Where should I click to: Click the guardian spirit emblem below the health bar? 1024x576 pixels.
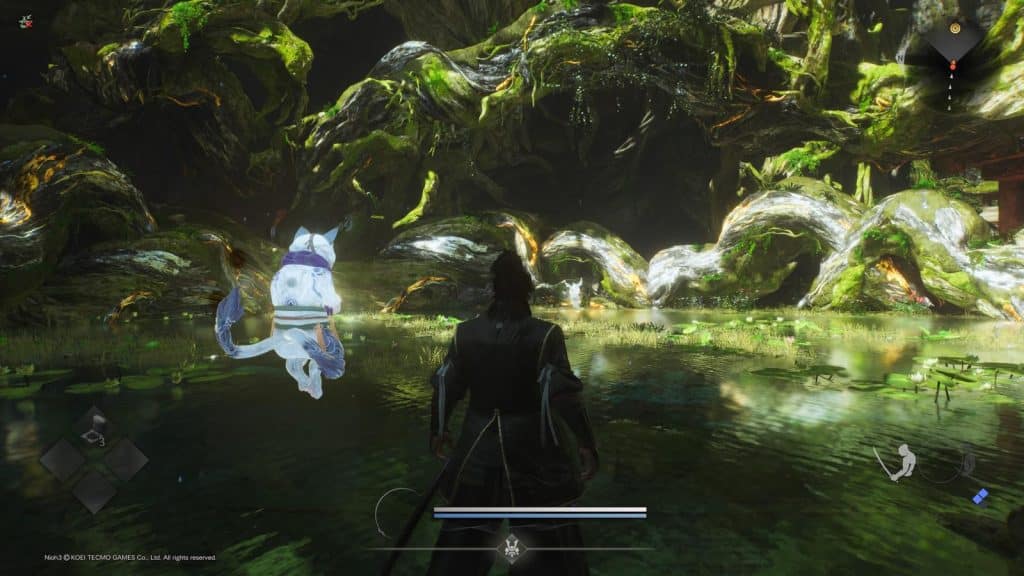pos(512,547)
